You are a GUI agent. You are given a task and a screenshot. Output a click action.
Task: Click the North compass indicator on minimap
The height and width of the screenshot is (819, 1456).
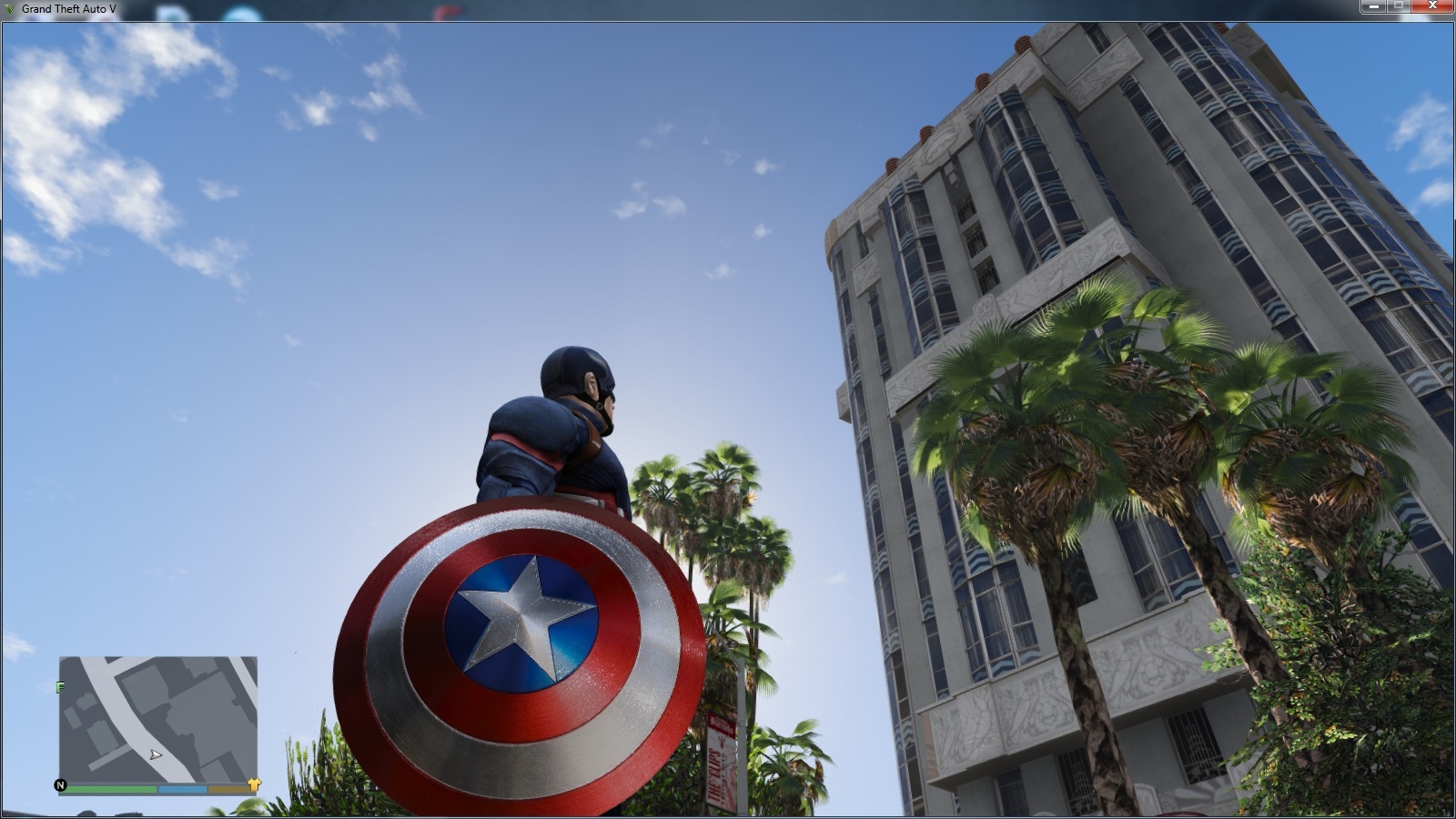61,784
